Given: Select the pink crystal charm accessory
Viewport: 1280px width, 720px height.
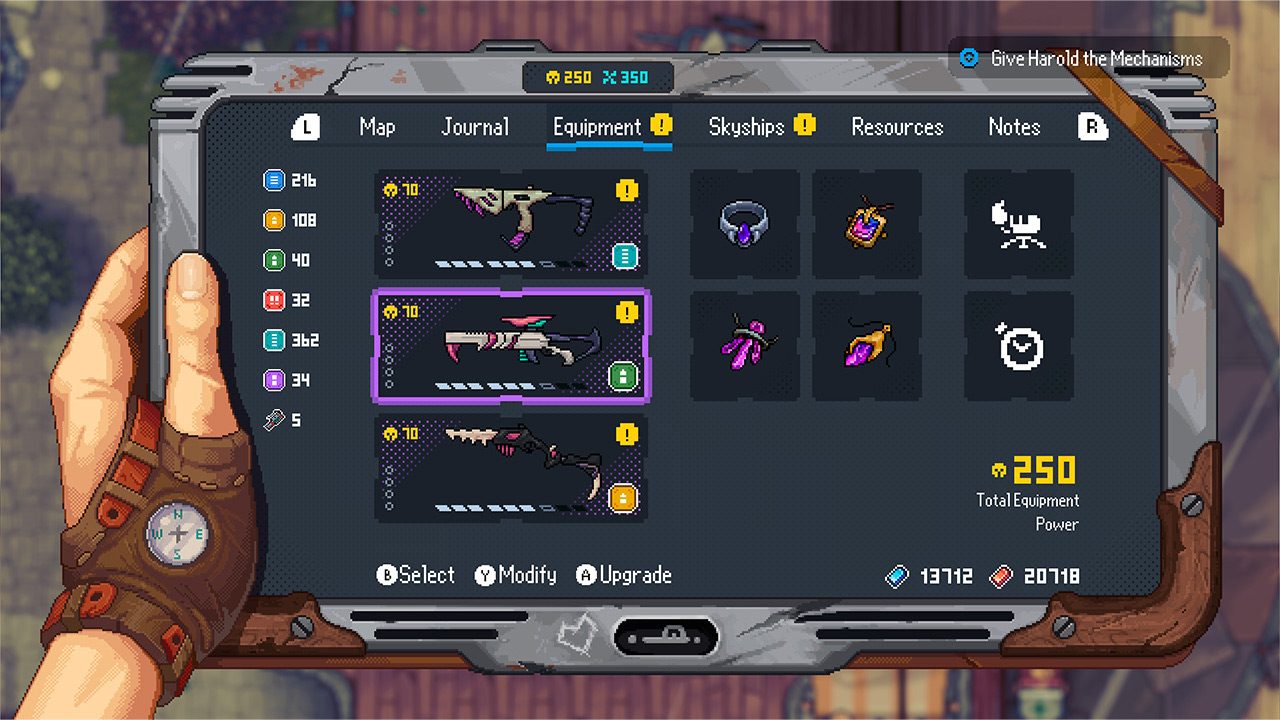Looking at the screenshot, I should coord(744,346).
